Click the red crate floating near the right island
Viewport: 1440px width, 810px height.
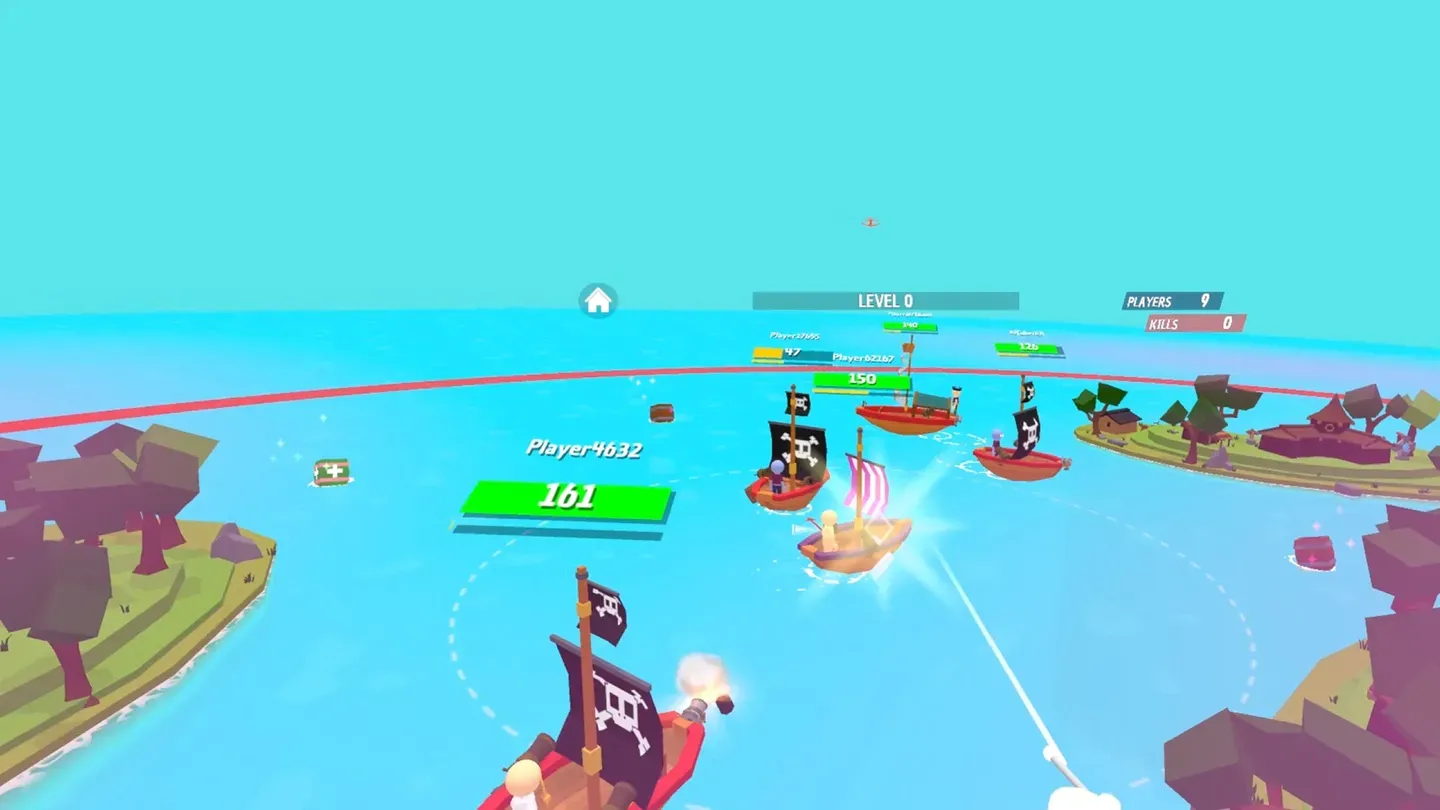point(1313,553)
